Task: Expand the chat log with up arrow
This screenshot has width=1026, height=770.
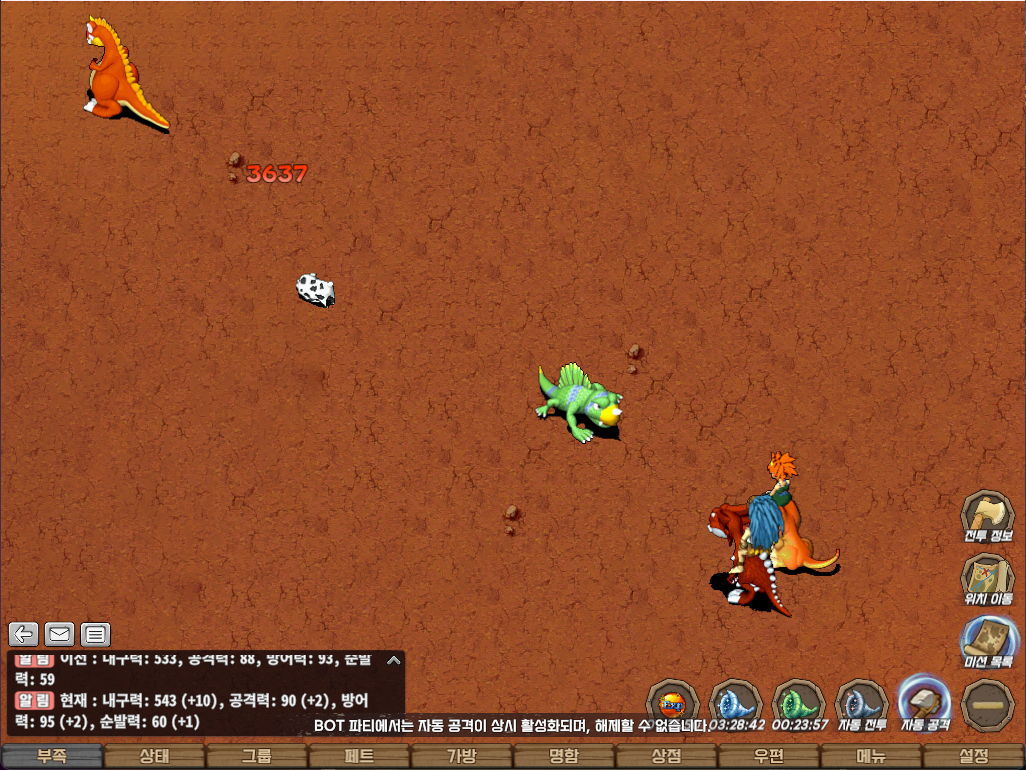Action: (x=394, y=660)
